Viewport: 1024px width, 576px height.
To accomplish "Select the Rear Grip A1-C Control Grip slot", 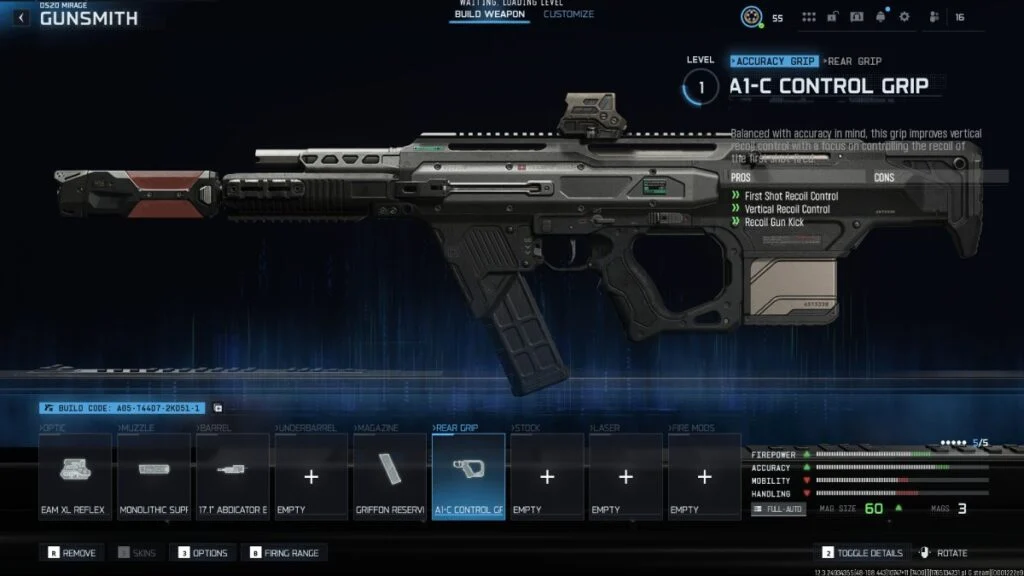I will pos(468,476).
